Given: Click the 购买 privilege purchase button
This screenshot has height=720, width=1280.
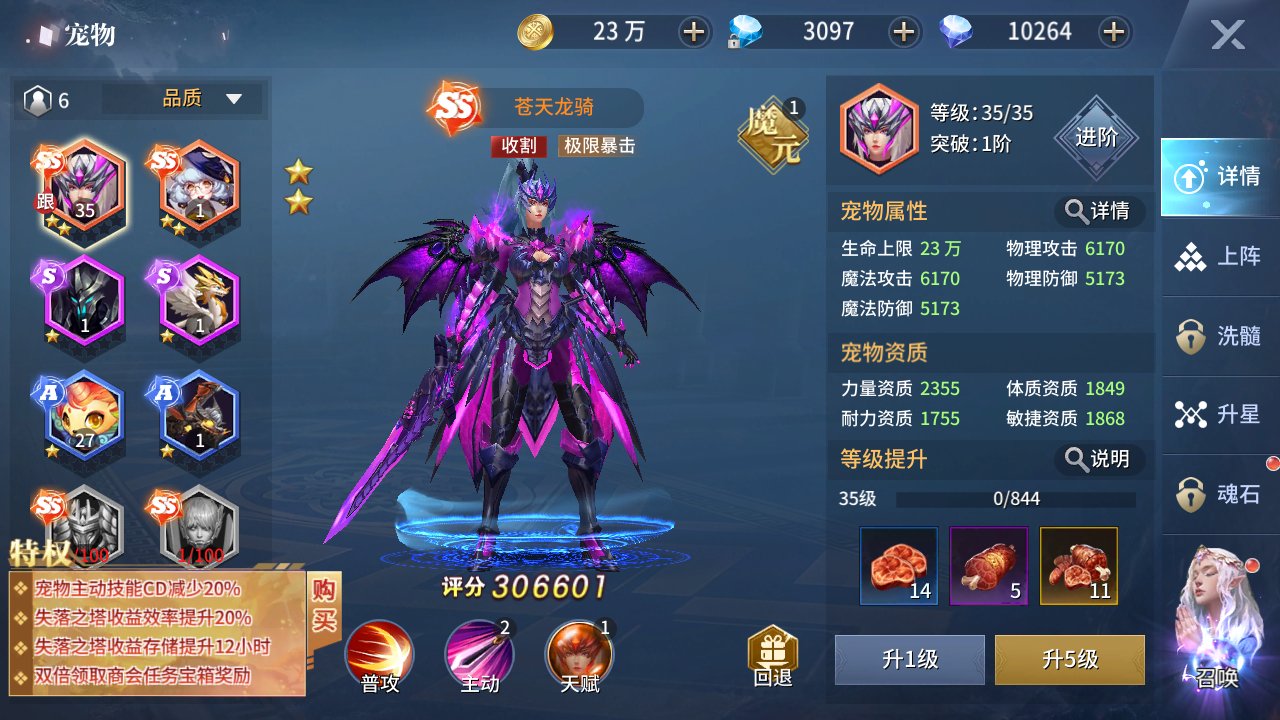Looking at the screenshot, I should (324, 604).
